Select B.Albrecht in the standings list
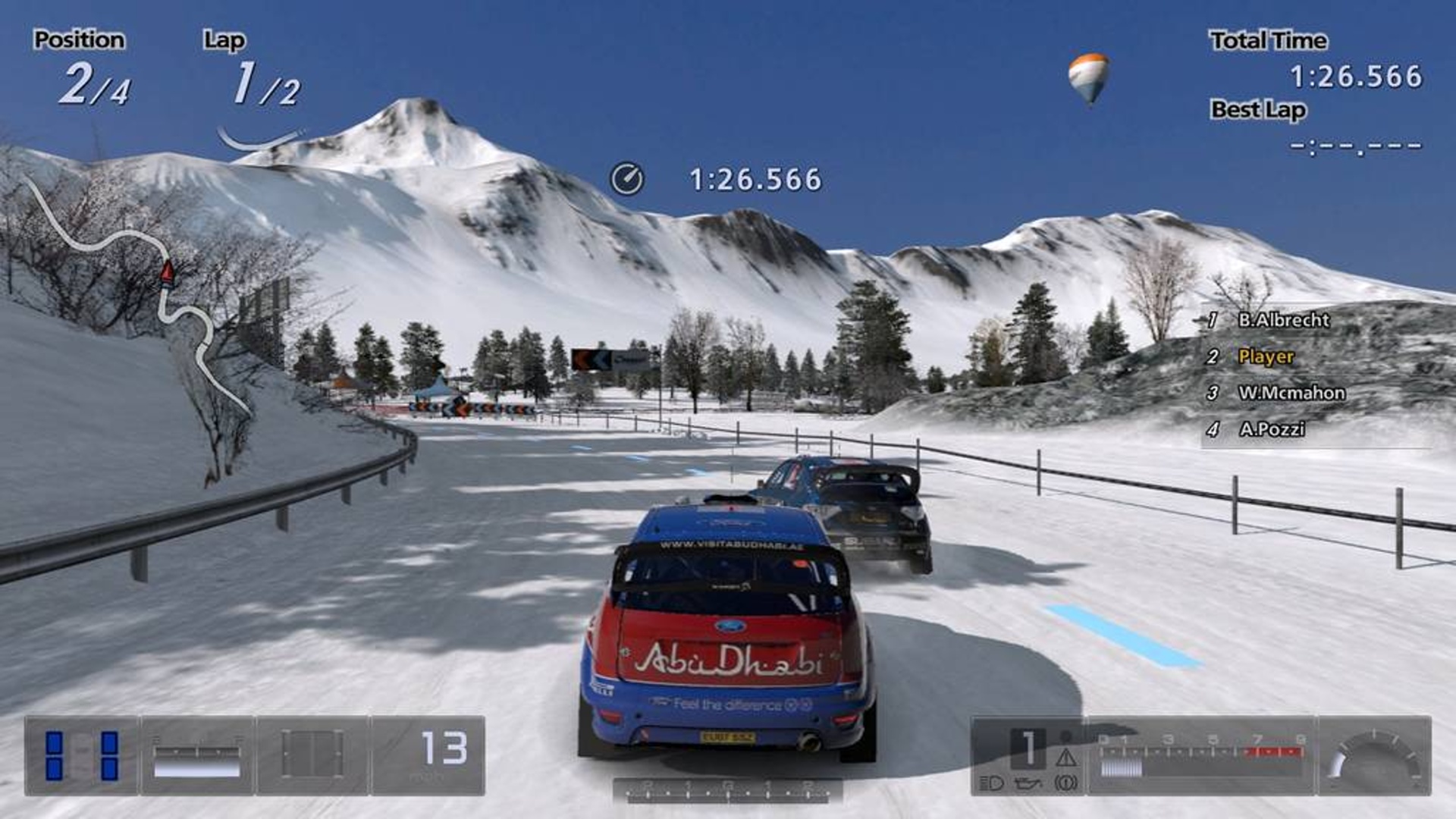Image resolution: width=1456 pixels, height=819 pixels. 1283,320
